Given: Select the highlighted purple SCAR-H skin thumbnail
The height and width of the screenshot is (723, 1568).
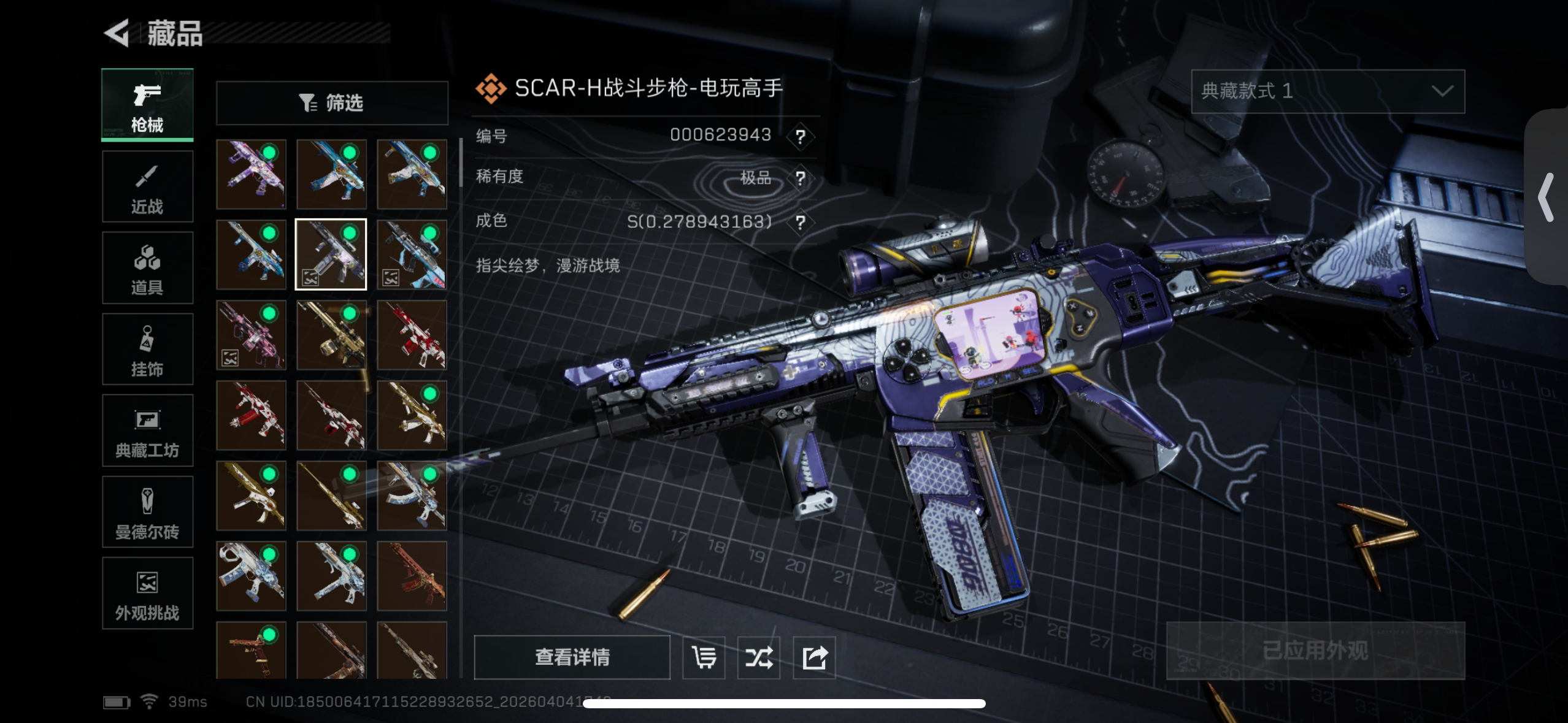Looking at the screenshot, I should tap(331, 254).
